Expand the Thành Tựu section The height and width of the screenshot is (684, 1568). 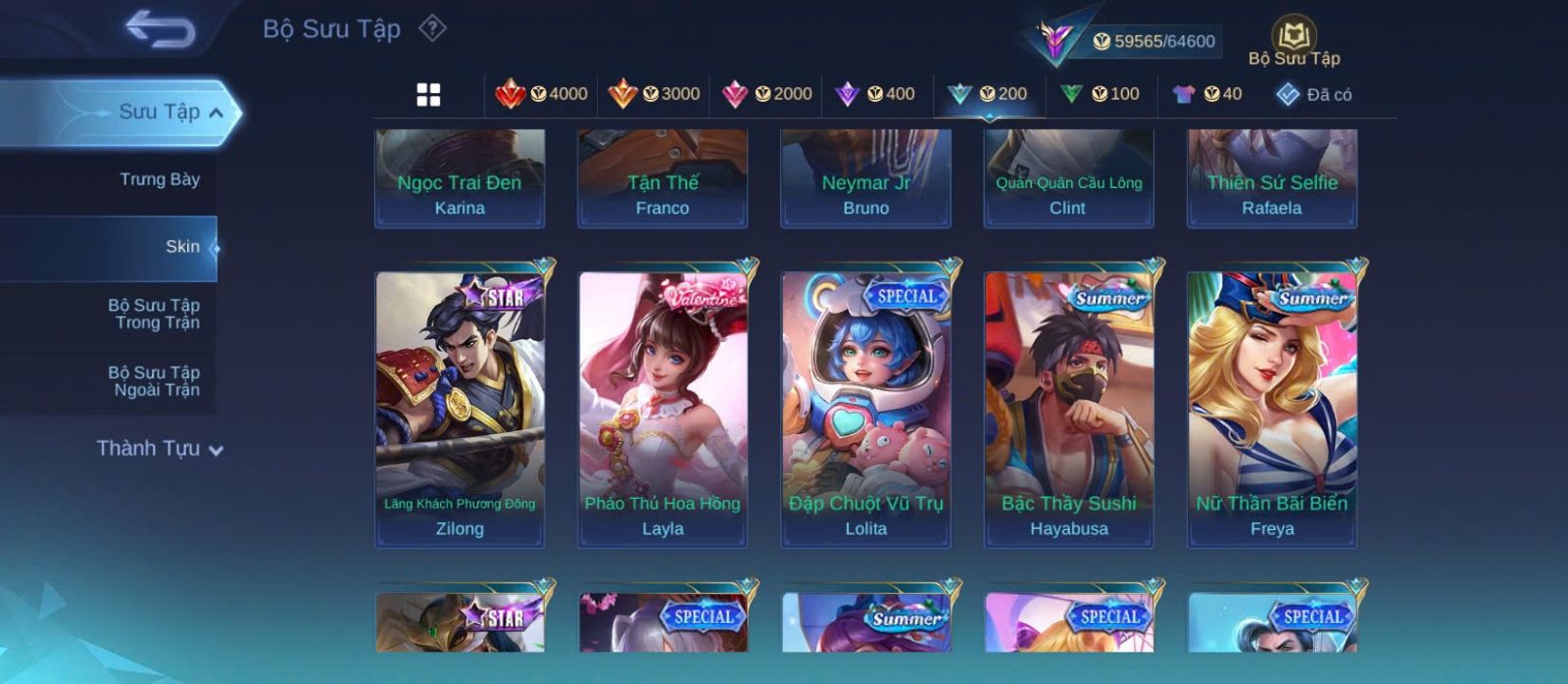point(160,449)
